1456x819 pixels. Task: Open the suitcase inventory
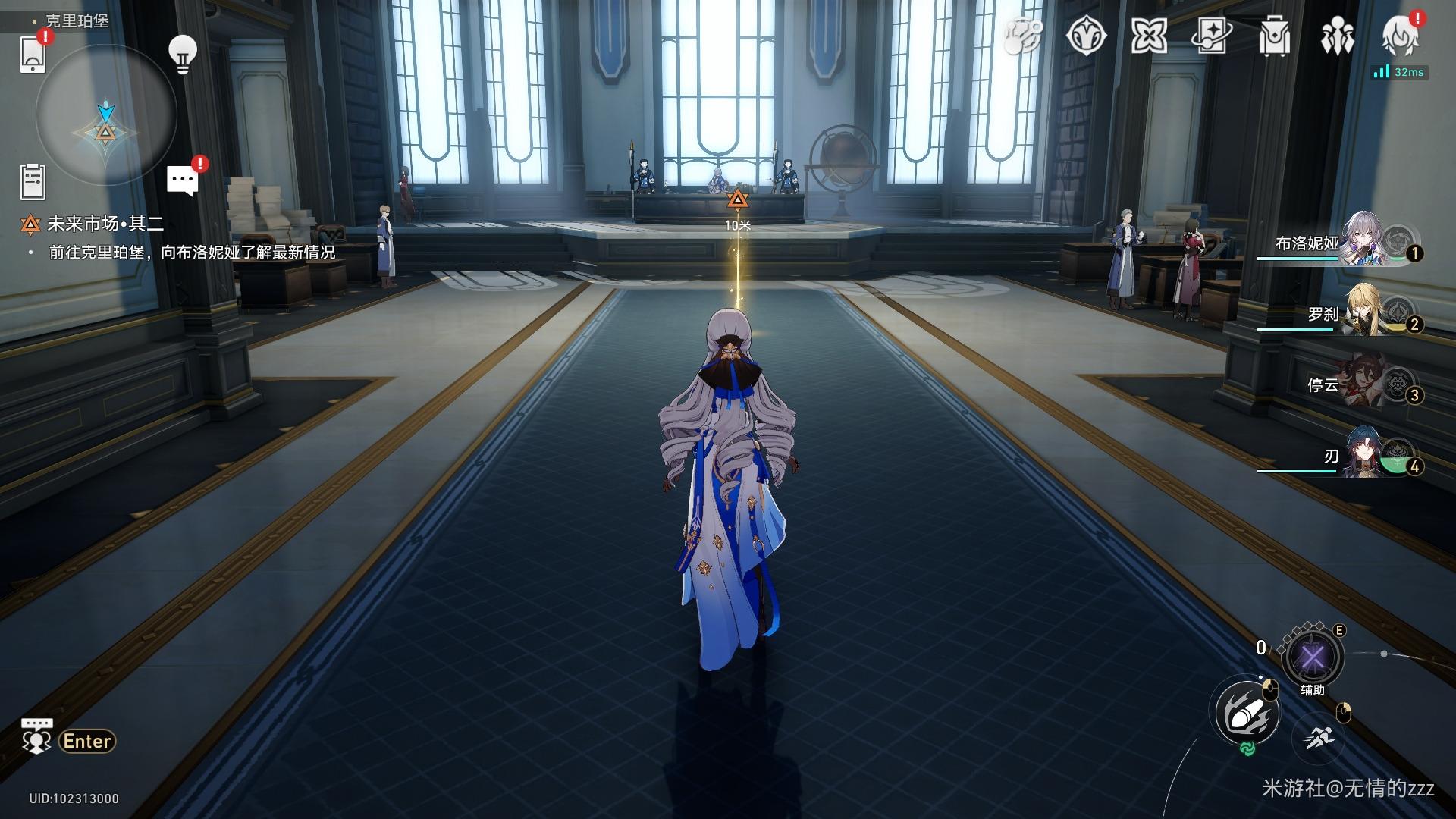point(1274,36)
